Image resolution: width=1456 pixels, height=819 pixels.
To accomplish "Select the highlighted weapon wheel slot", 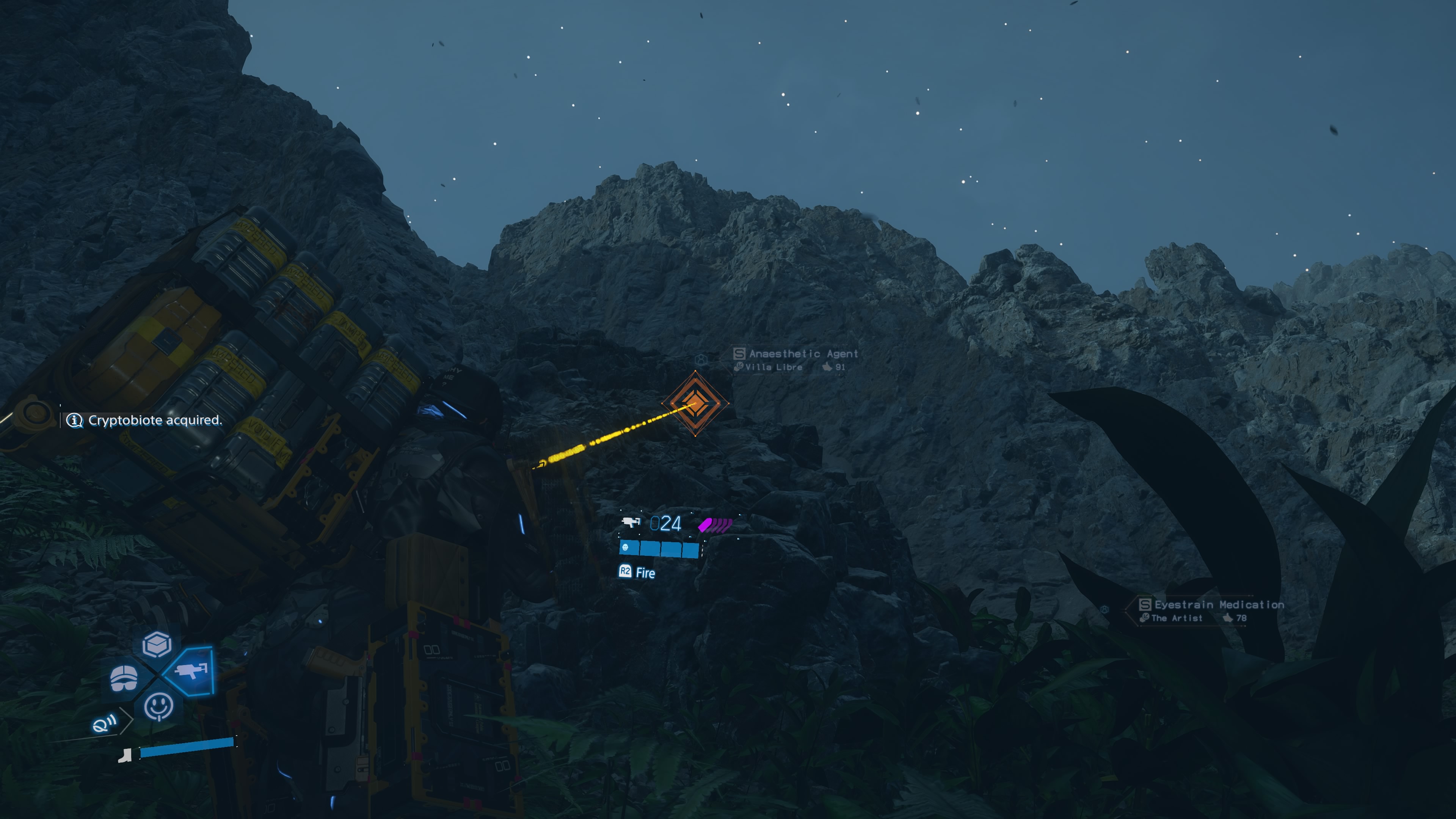I will (192, 671).
